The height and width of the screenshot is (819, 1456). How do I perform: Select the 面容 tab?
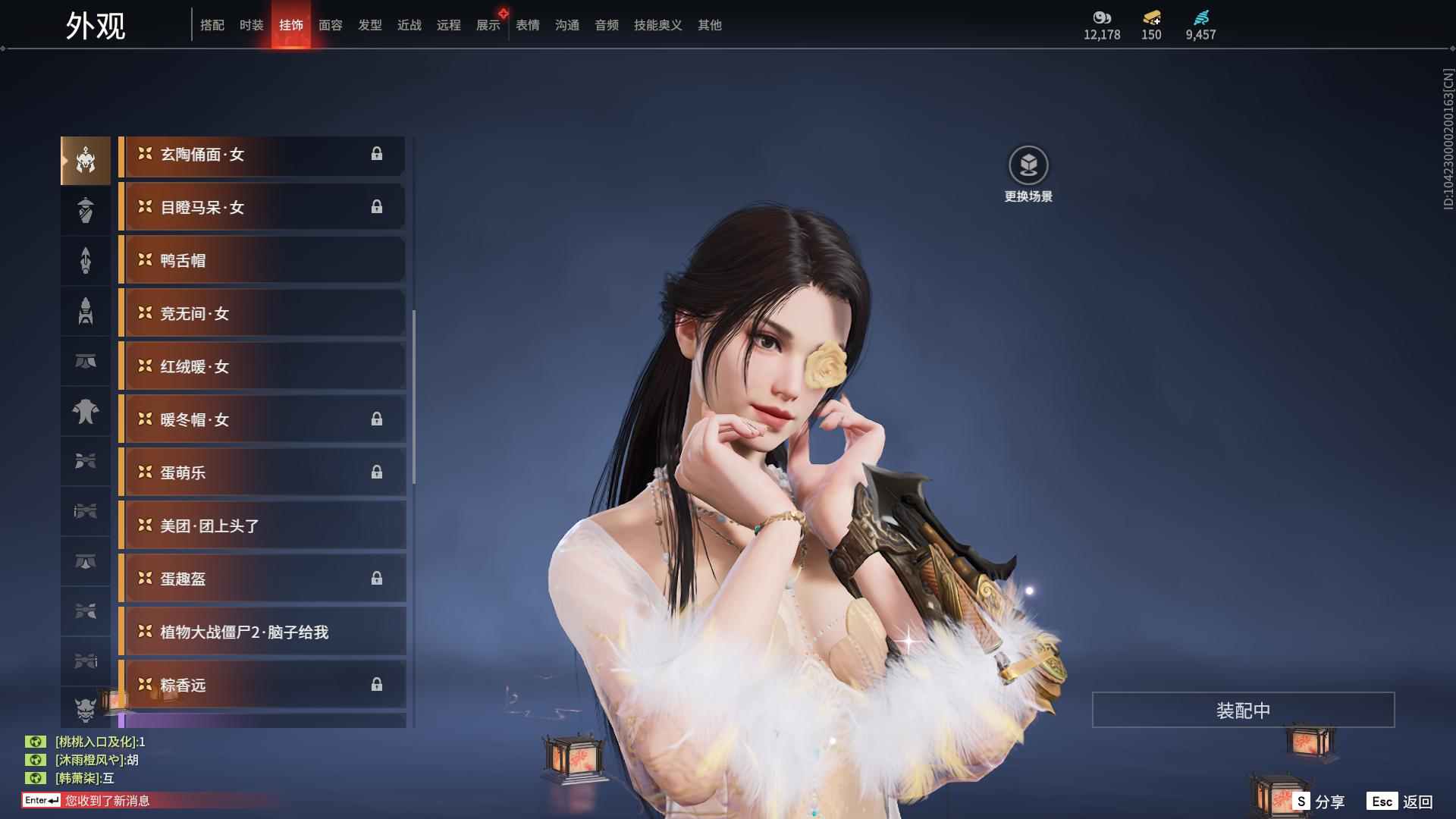tap(330, 25)
